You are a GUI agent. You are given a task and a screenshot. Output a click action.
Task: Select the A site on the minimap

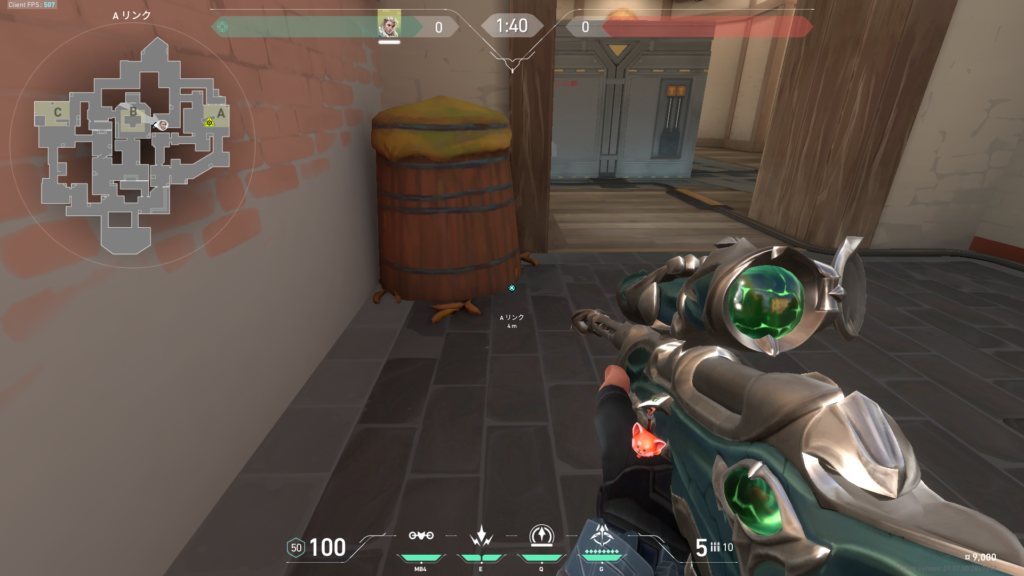click(x=221, y=113)
